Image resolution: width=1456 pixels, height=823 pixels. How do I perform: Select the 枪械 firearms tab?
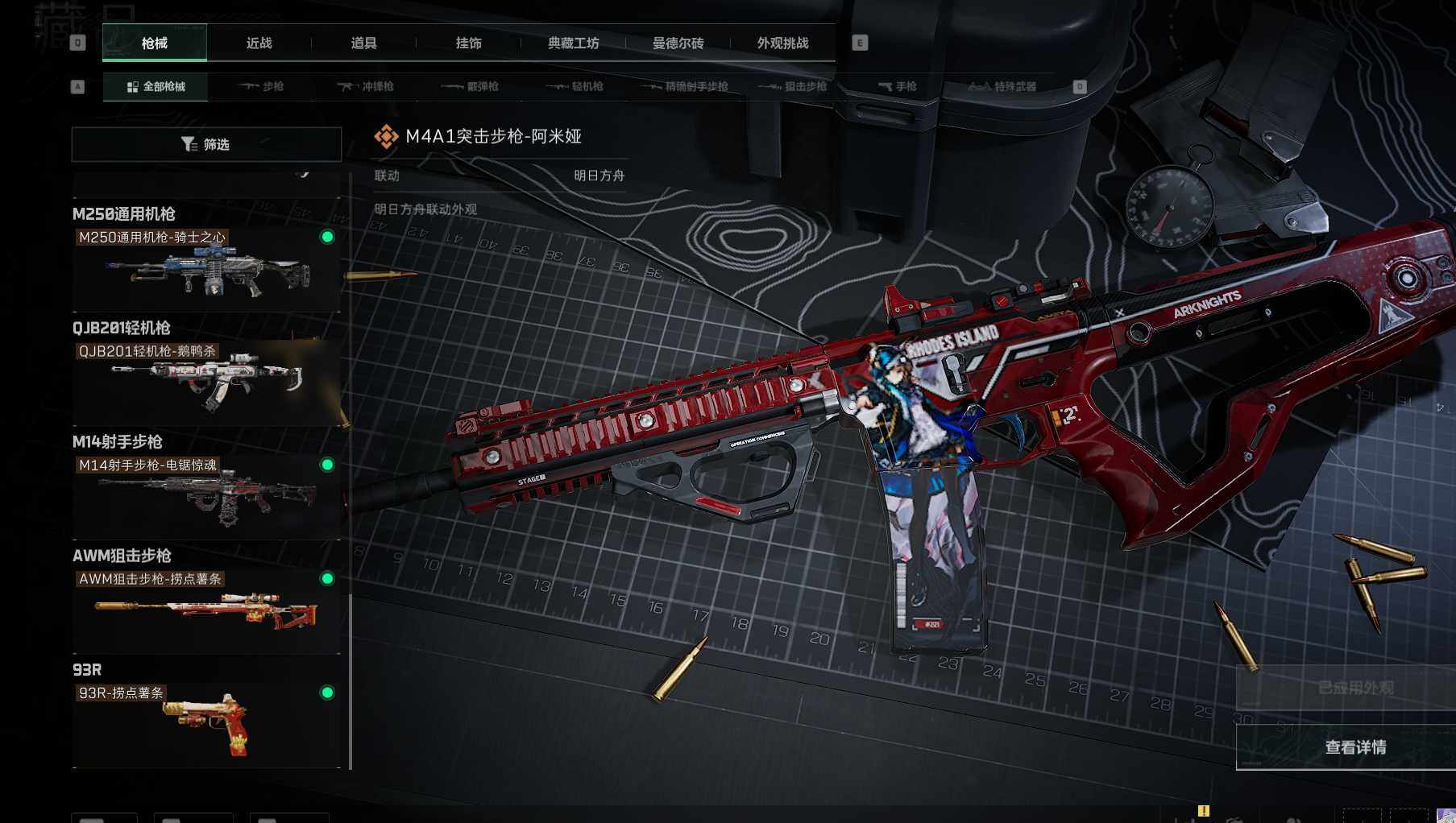[155, 43]
